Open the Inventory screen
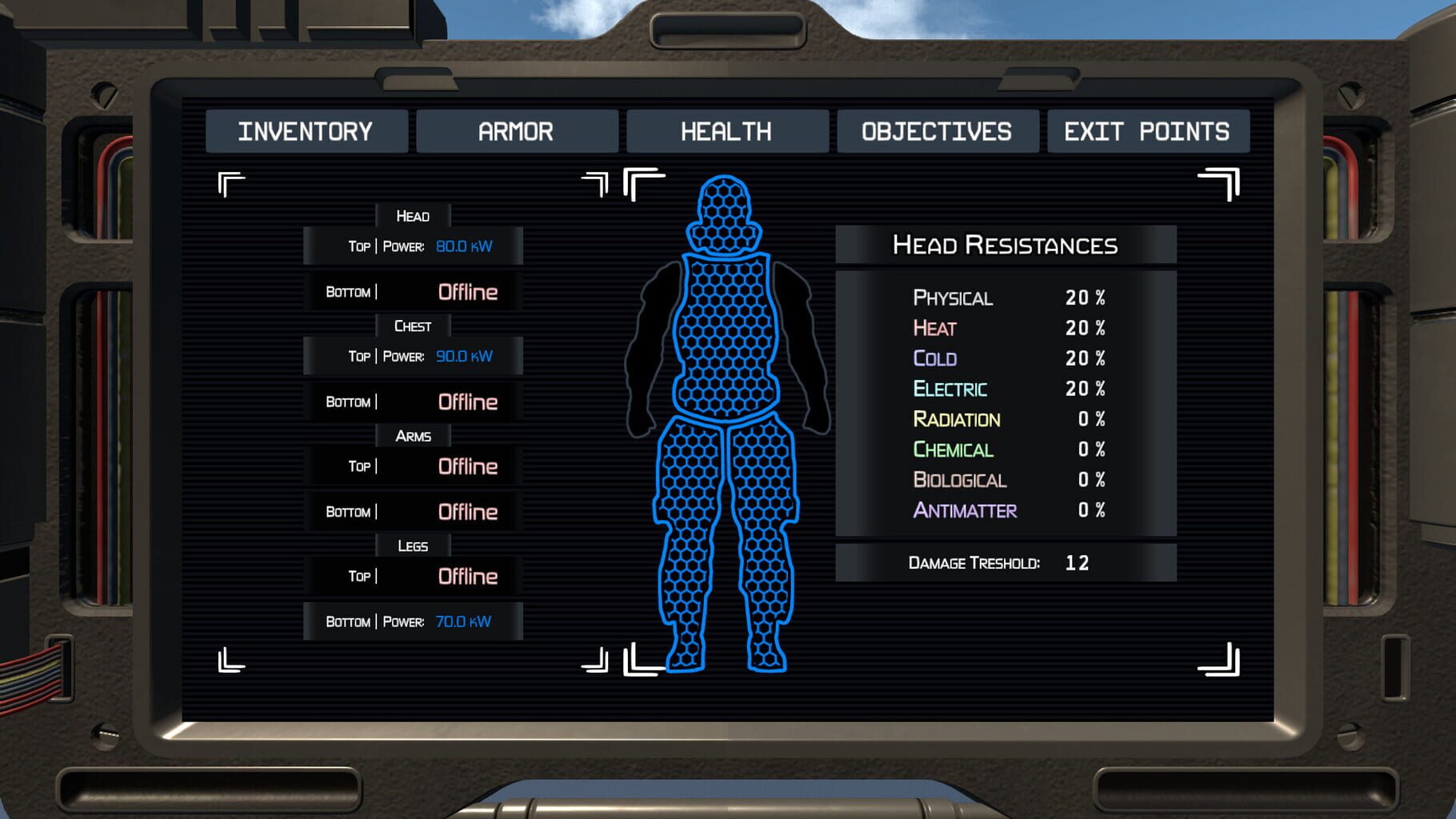Viewport: 1456px width, 819px height. (x=307, y=130)
